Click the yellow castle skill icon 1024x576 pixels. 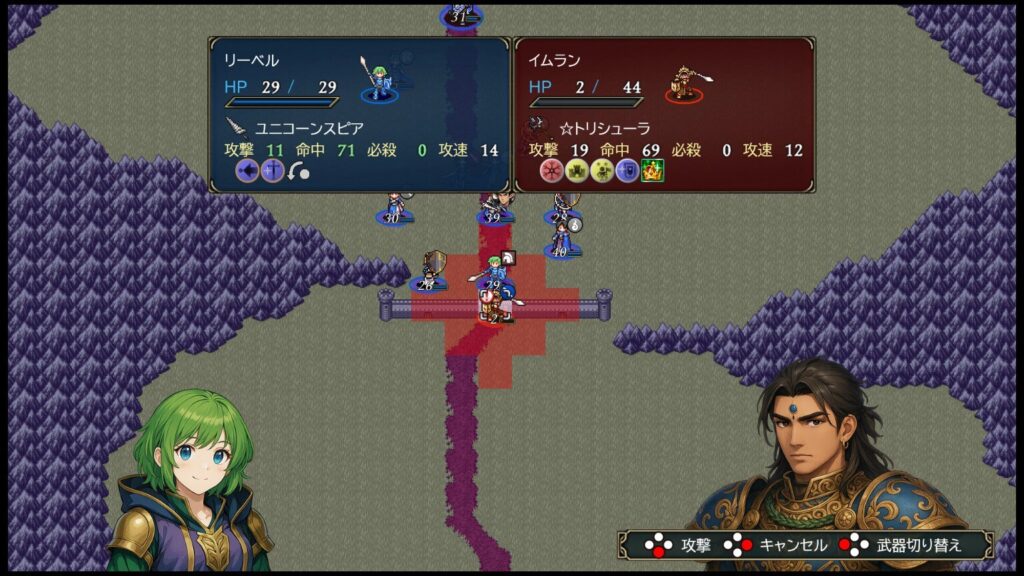pos(577,171)
